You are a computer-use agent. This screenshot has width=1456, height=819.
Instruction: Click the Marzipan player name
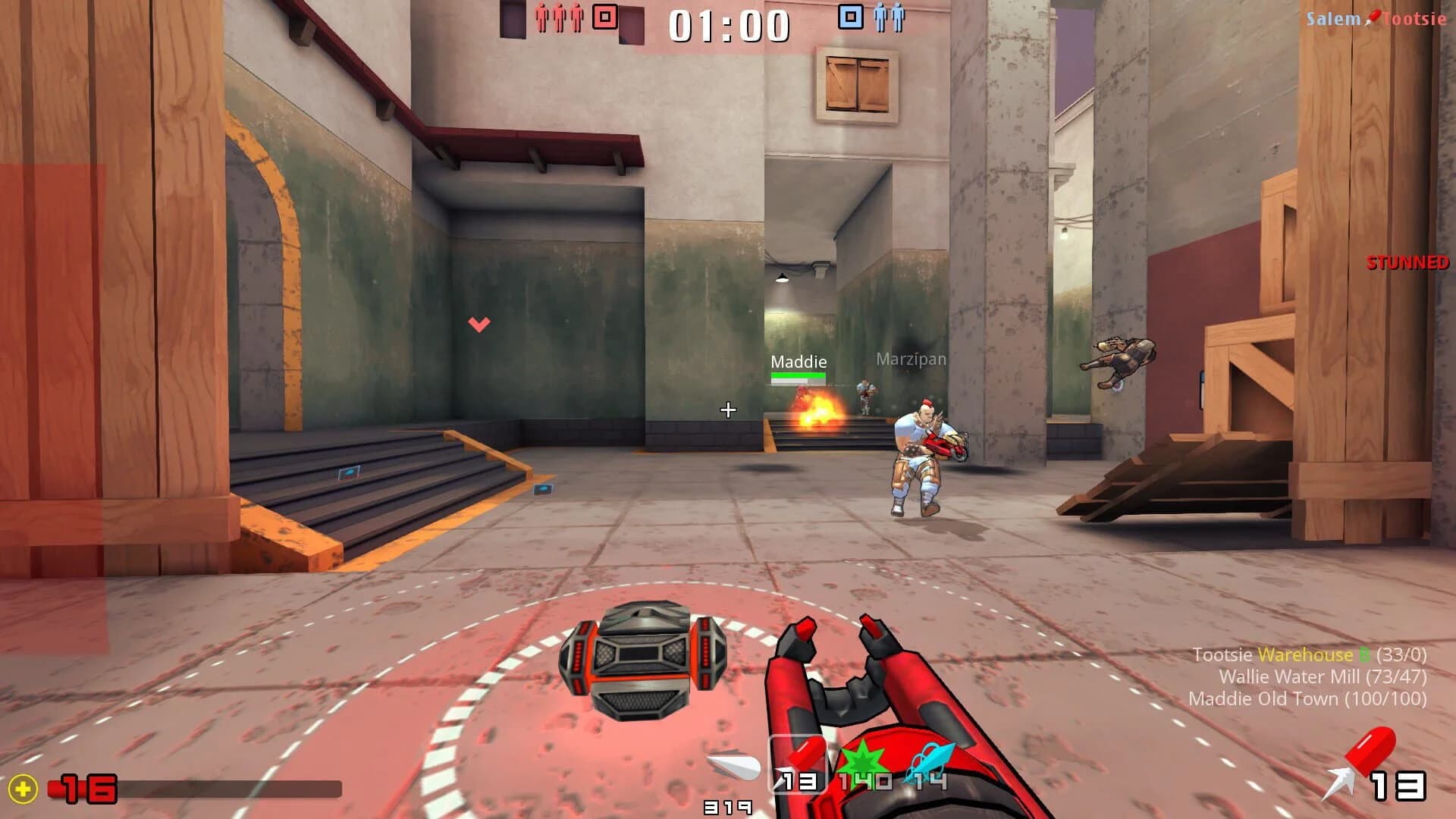909,359
